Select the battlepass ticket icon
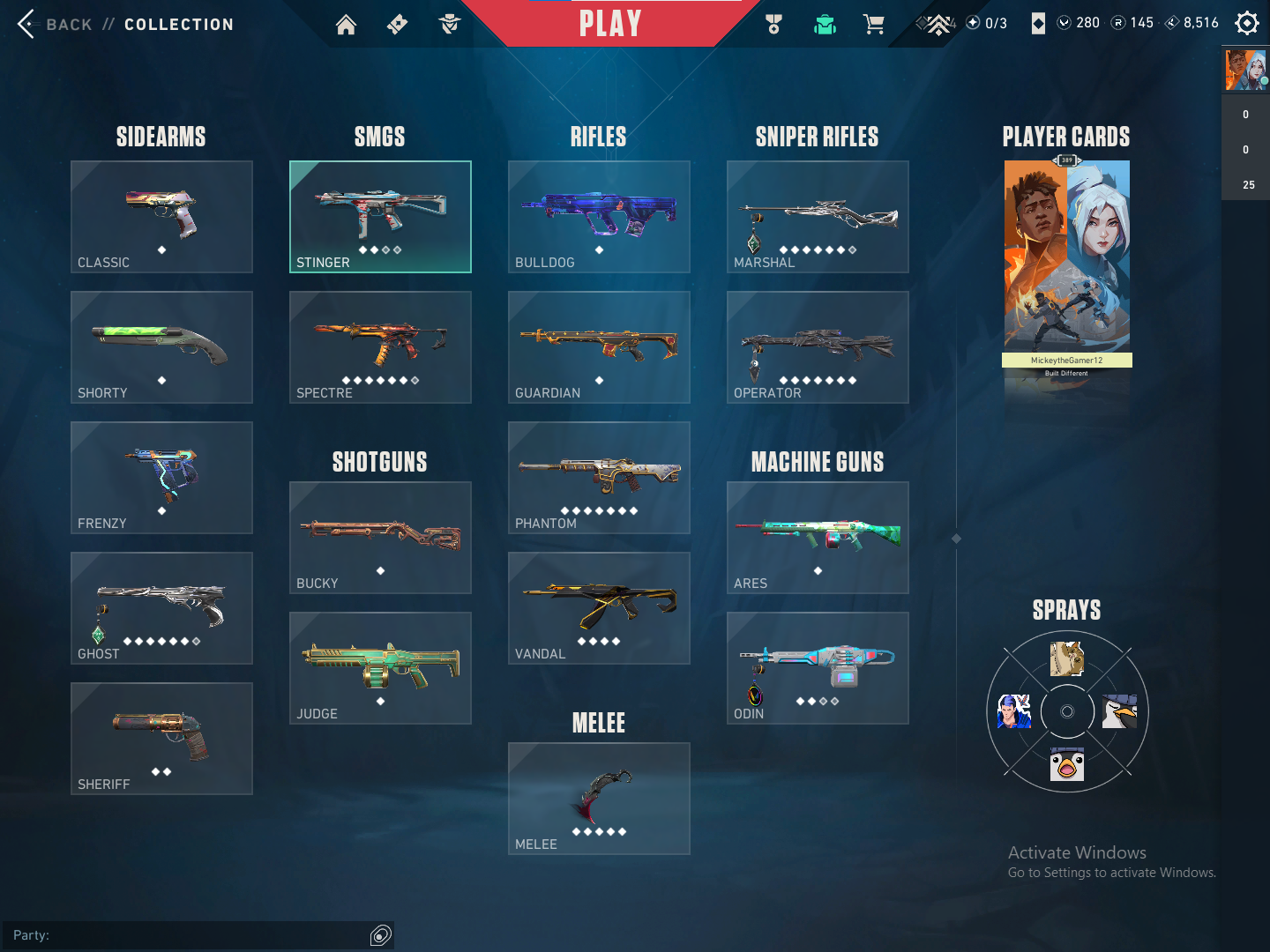Viewport: 1270px width, 952px height. coord(397,24)
